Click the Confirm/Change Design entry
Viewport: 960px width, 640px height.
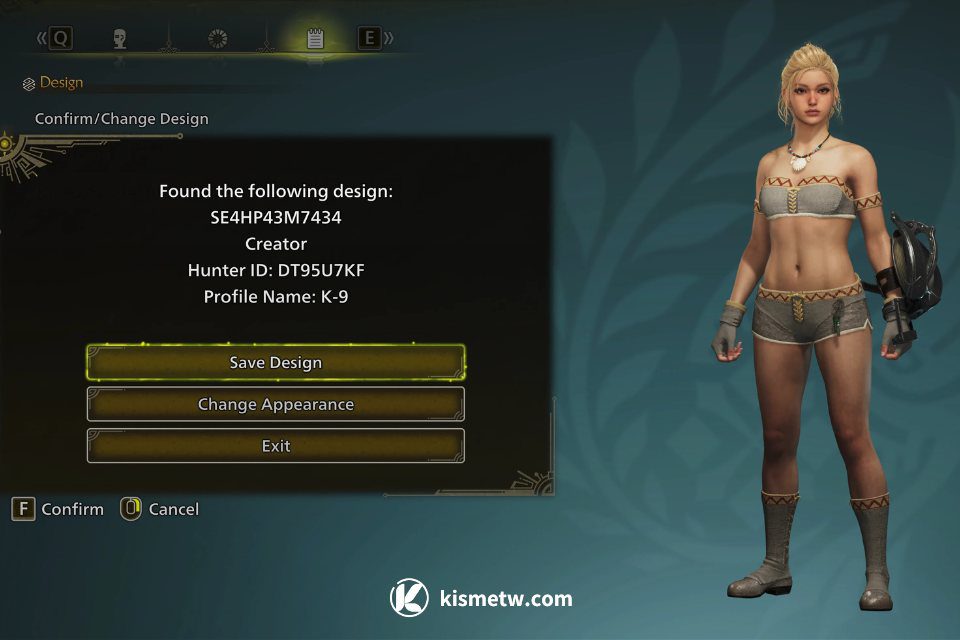point(122,119)
